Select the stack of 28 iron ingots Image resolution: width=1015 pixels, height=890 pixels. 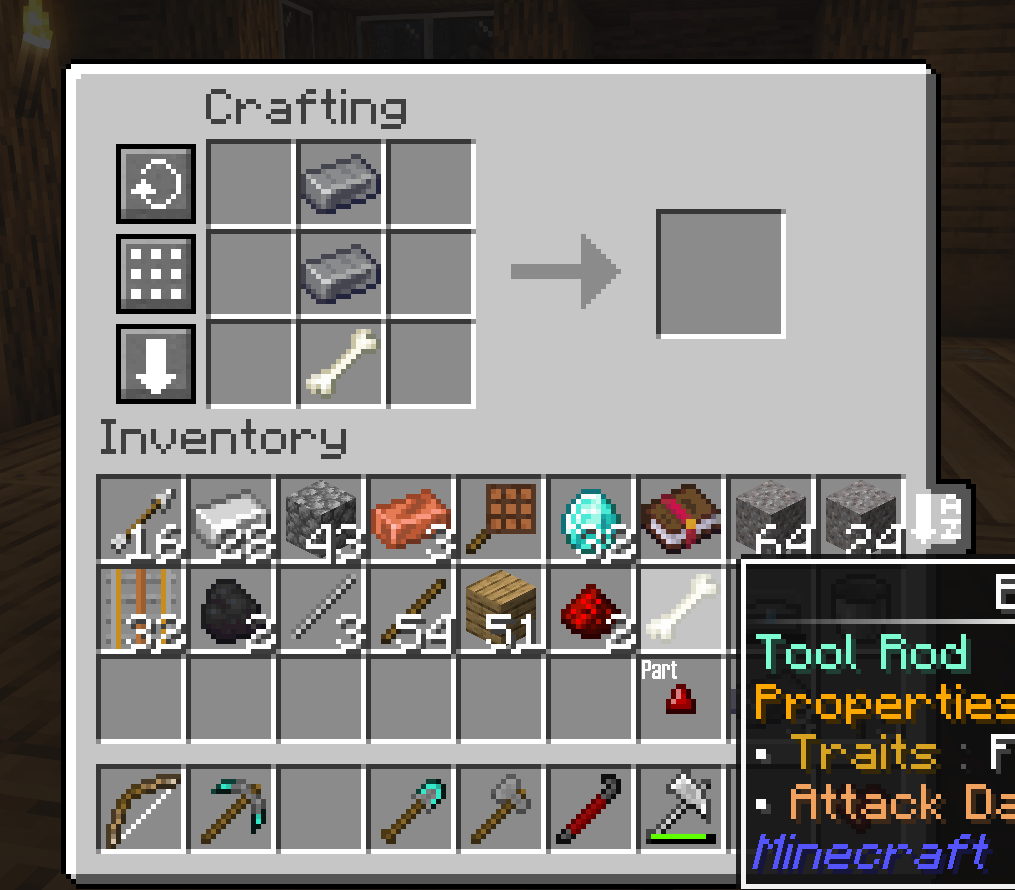231,518
